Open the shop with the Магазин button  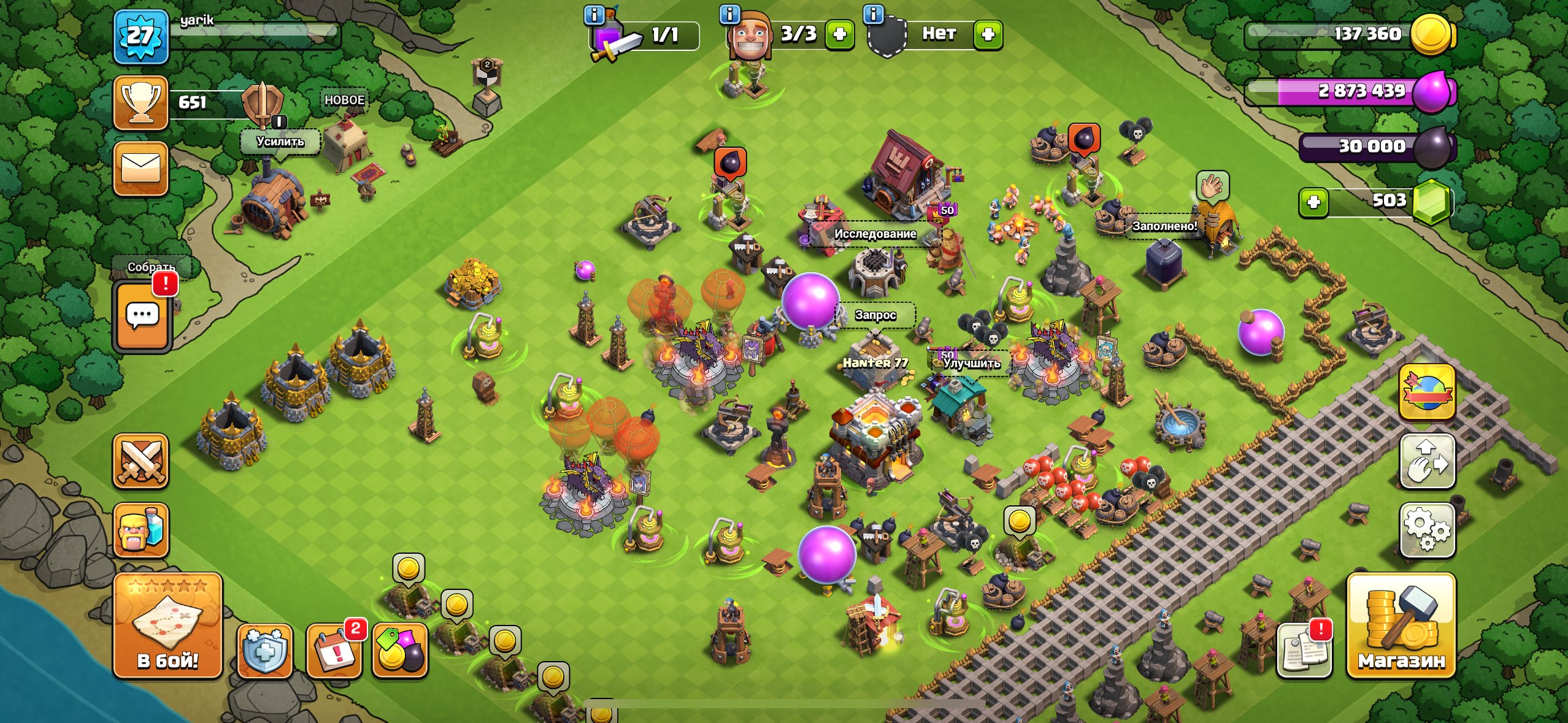point(1401,625)
